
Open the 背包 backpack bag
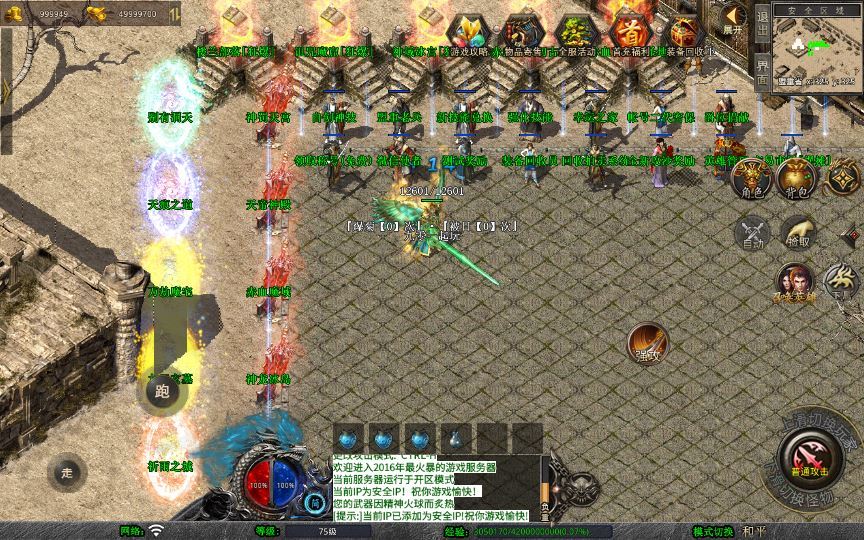[797, 178]
